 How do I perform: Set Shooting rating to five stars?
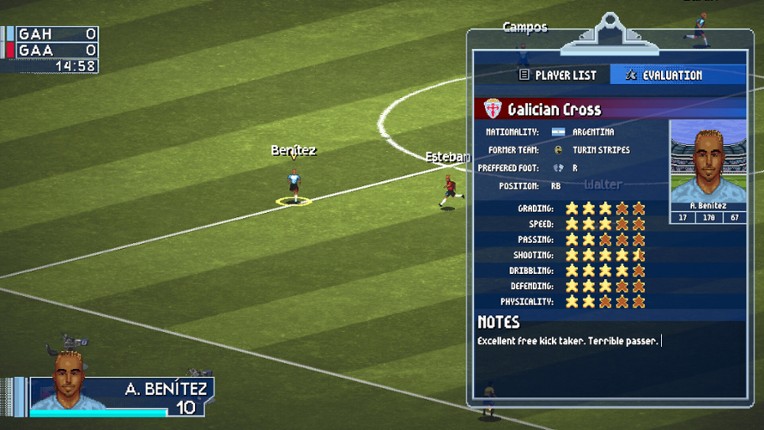639,255
